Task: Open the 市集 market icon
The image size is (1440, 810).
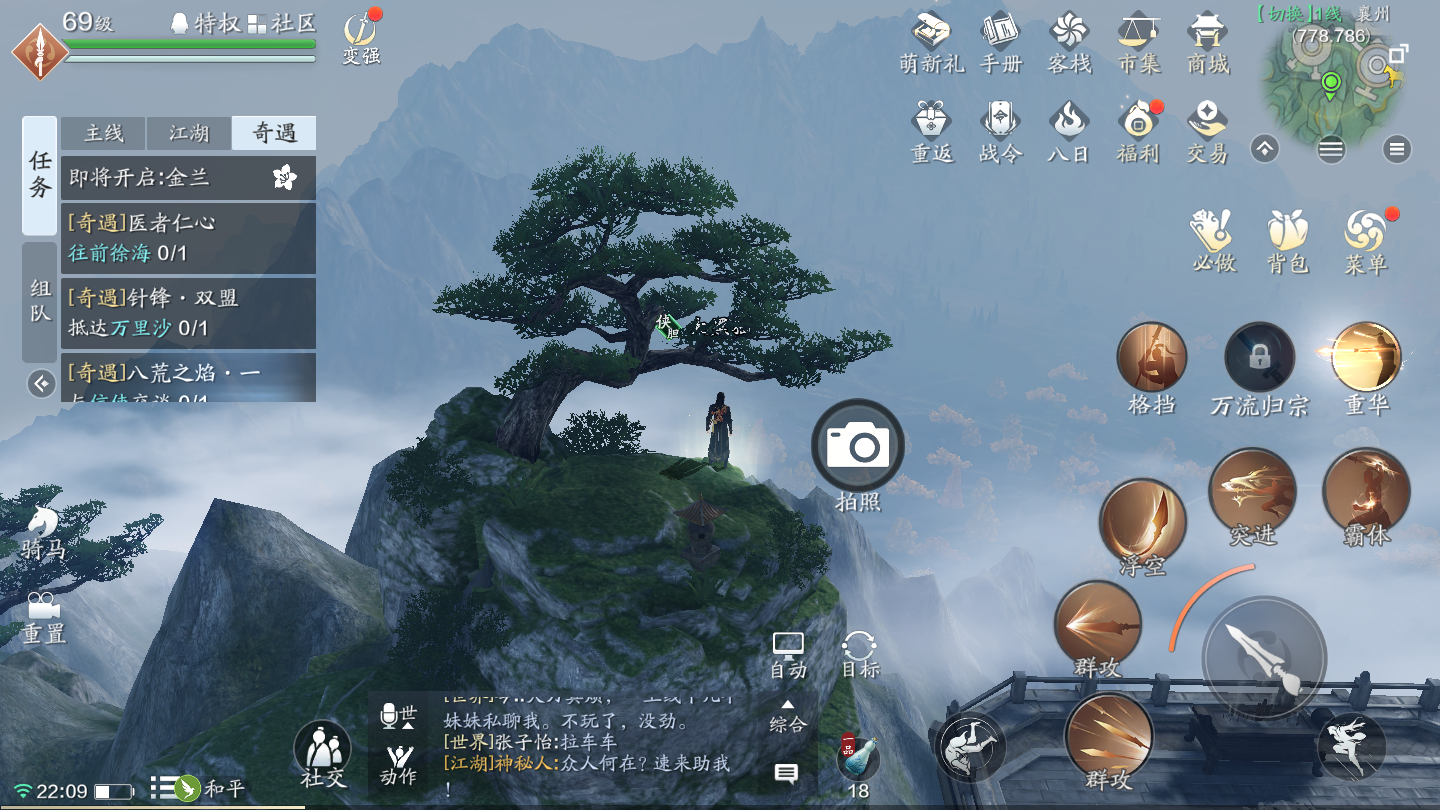Action: (x=1138, y=43)
